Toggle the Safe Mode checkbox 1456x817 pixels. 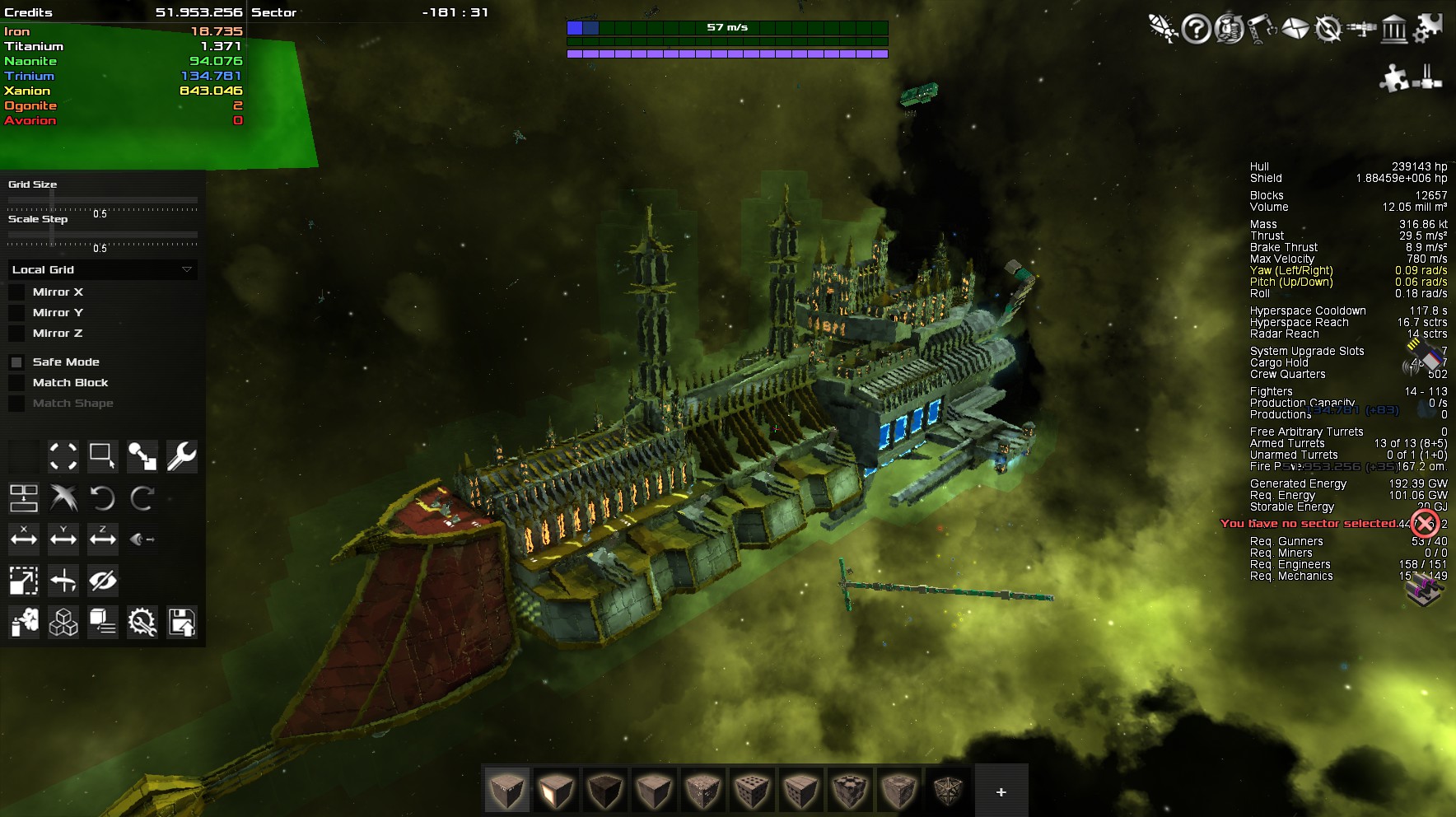coord(16,362)
